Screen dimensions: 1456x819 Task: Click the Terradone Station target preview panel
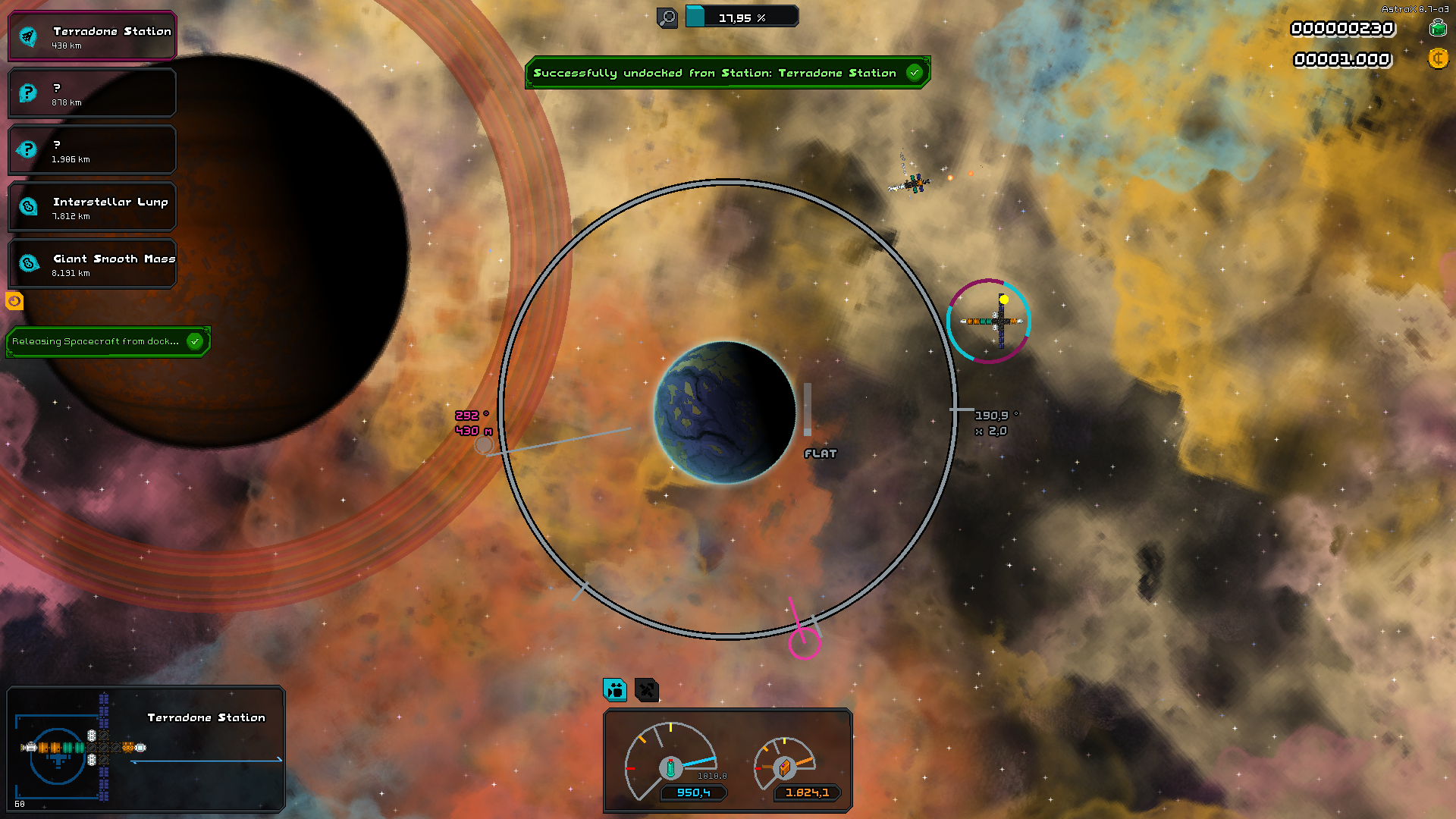146,749
